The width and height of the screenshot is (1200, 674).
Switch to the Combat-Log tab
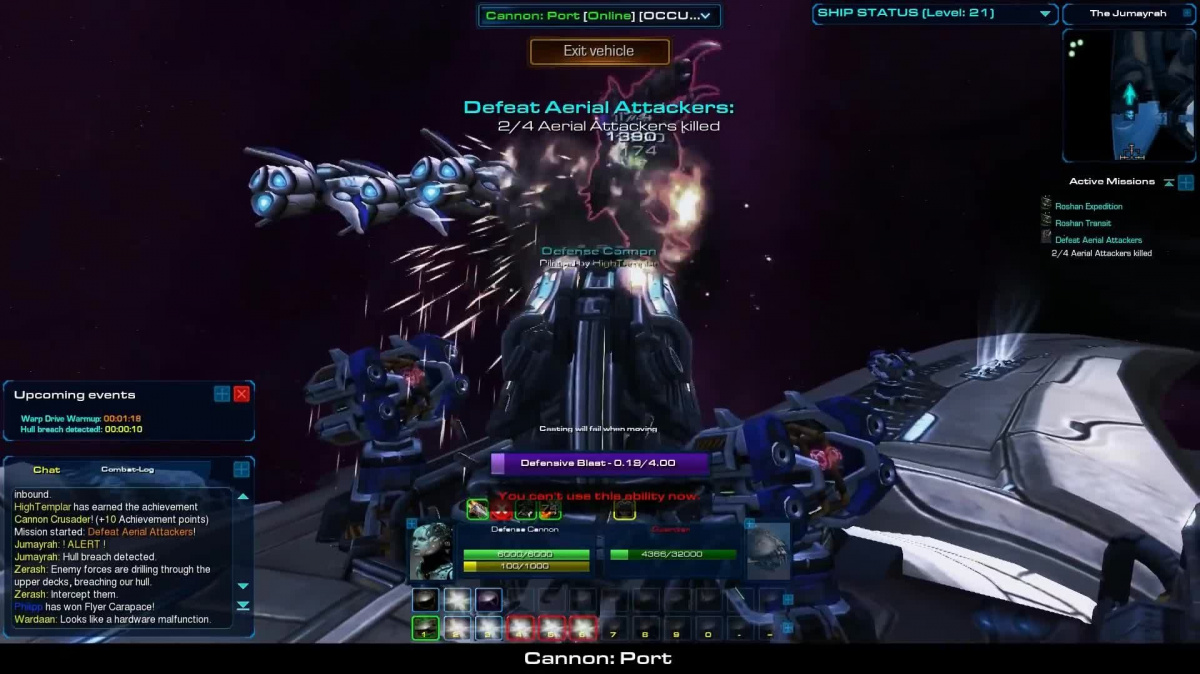127,469
